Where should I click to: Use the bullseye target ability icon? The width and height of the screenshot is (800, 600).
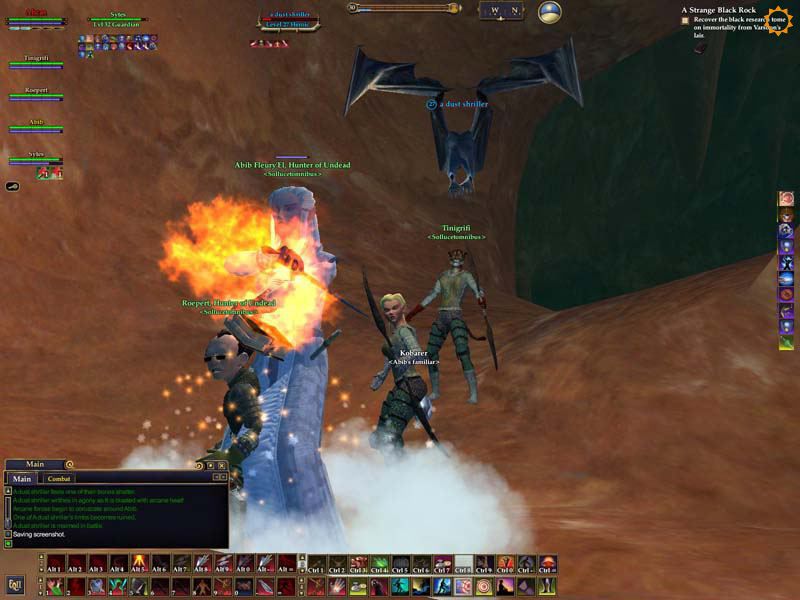coord(484,586)
